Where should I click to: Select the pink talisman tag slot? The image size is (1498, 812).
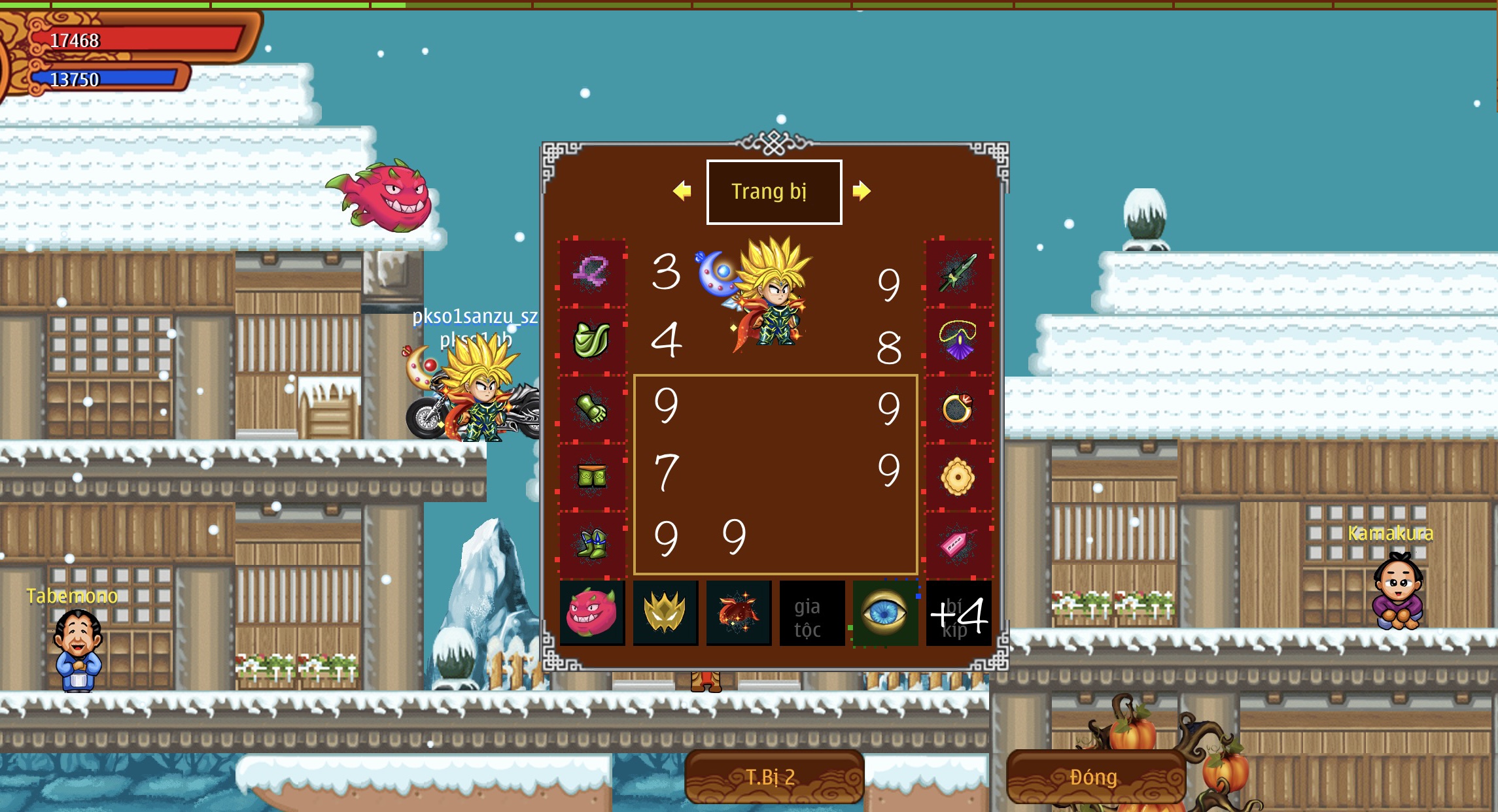(x=958, y=544)
